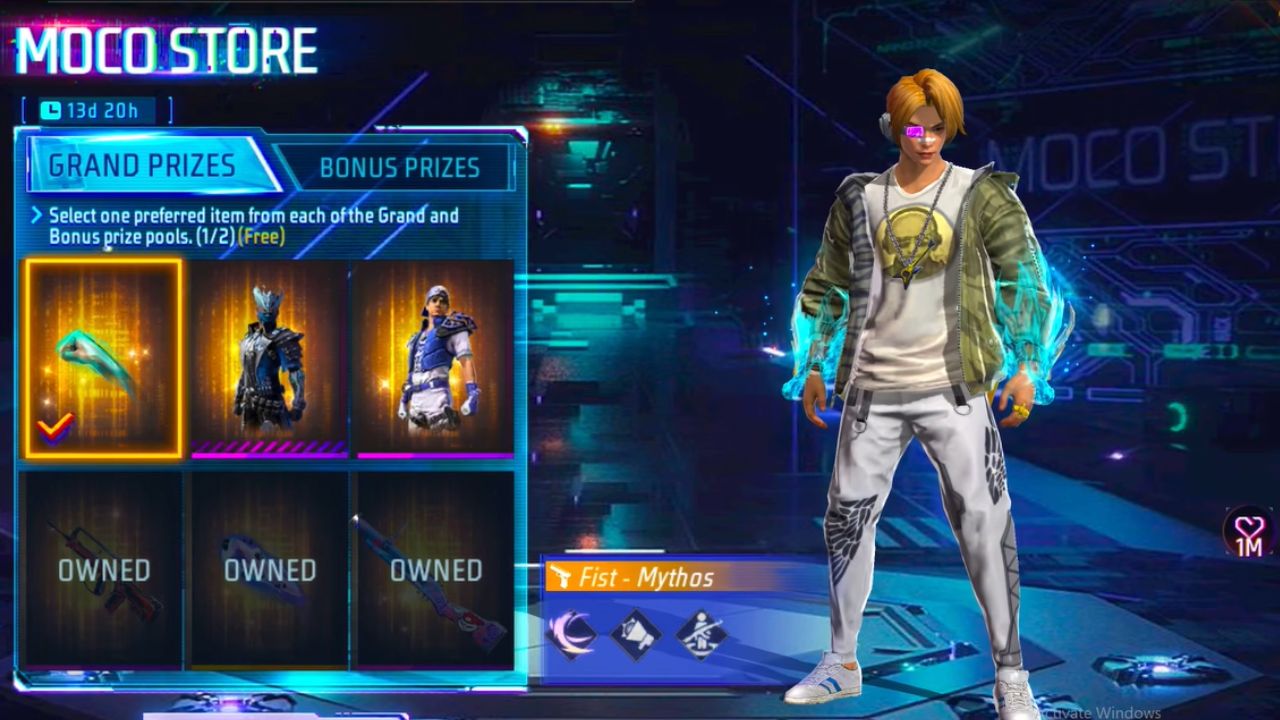
Task: Click the 13d 20h countdown banner
Action: pyautogui.click(x=94, y=111)
